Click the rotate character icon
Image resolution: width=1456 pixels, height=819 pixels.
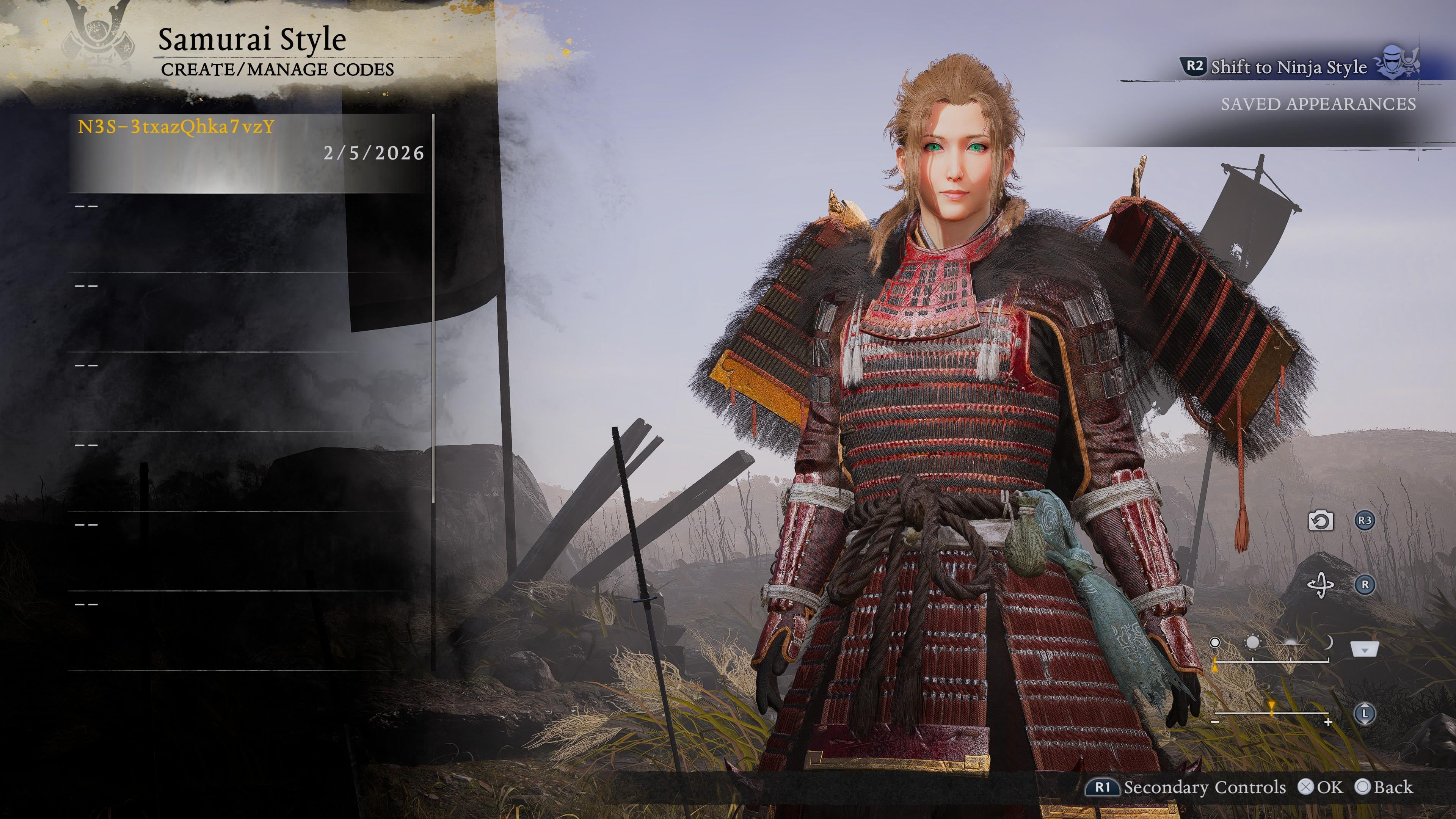pos(1321,584)
